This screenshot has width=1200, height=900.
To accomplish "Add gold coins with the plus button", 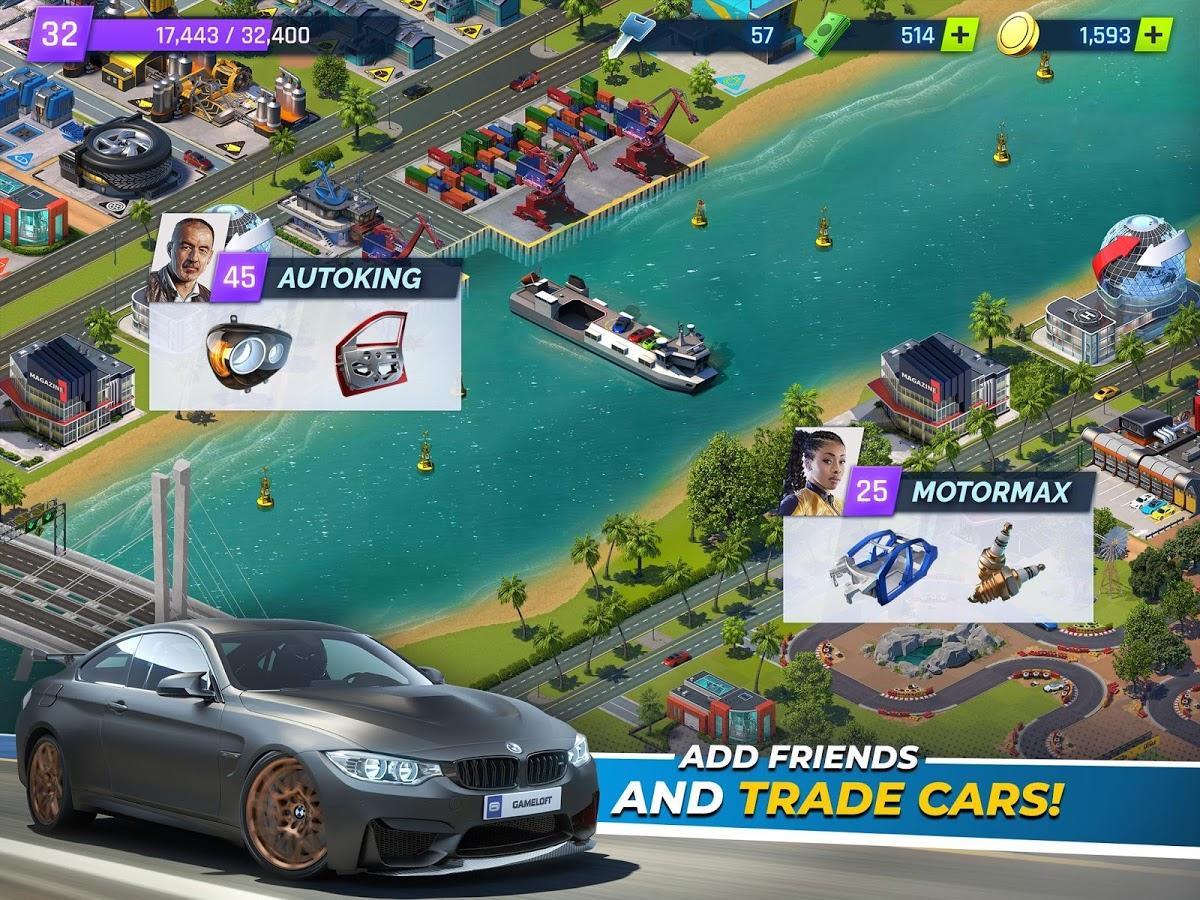I will pyautogui.click(x=1153, y=35).
